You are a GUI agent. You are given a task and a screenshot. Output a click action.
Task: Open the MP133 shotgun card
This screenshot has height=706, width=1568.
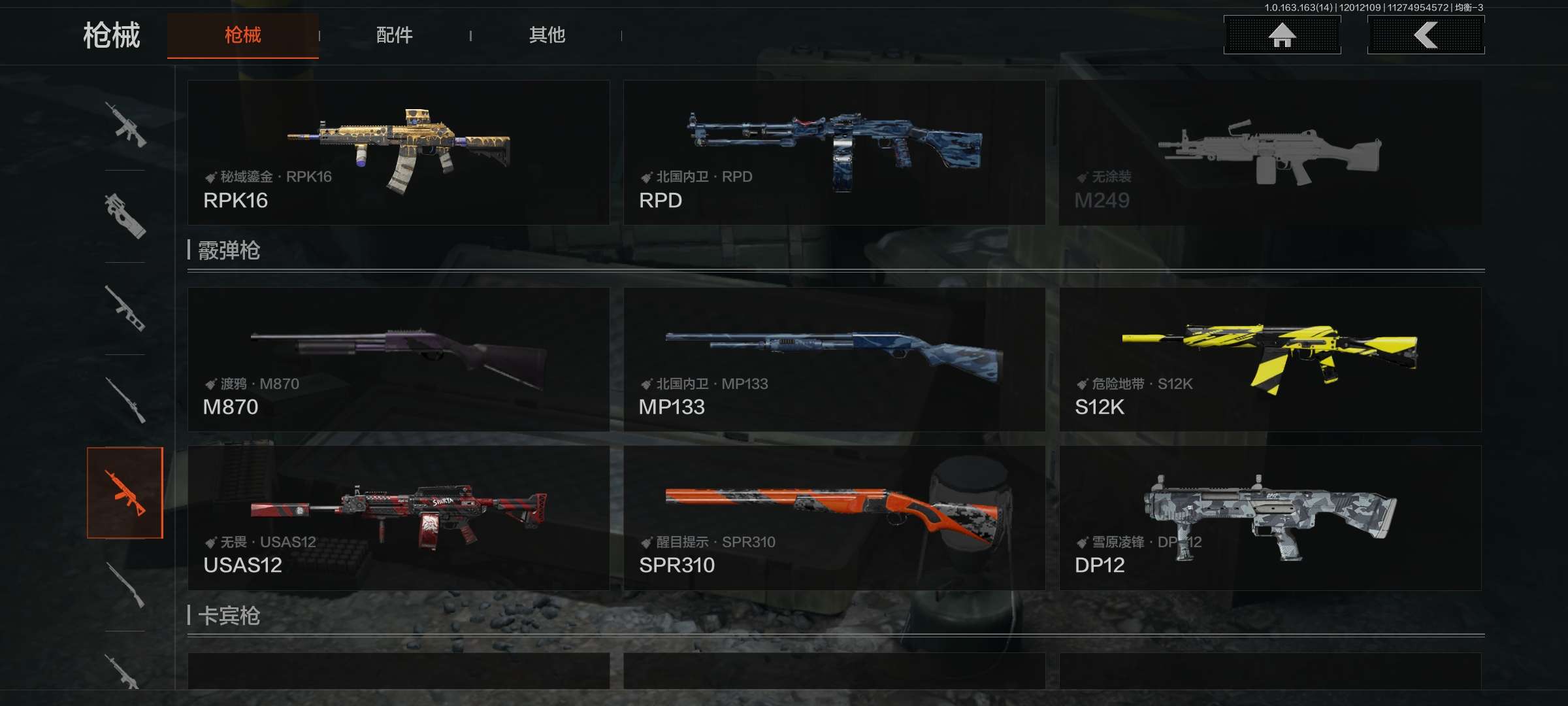(x=834, y=359)
